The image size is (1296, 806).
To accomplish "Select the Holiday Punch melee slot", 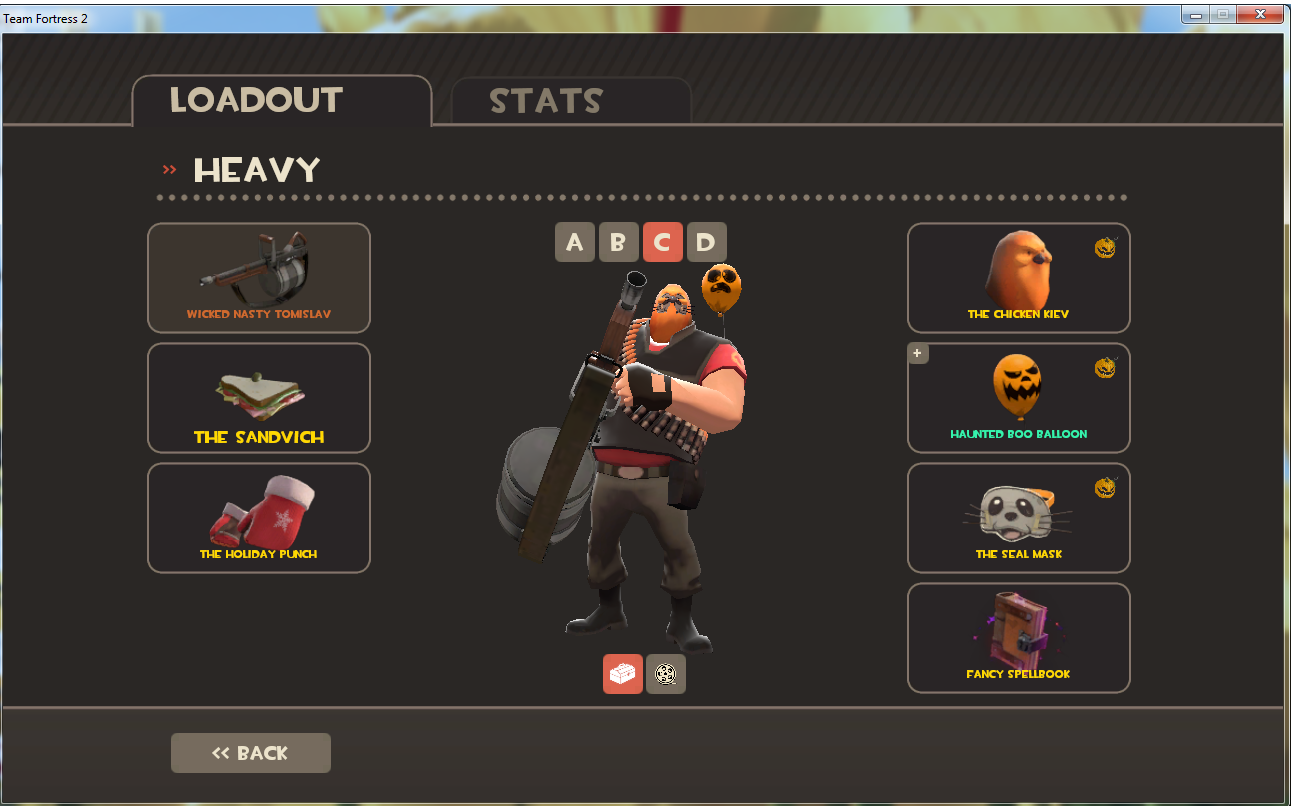I will coord(258,518).
